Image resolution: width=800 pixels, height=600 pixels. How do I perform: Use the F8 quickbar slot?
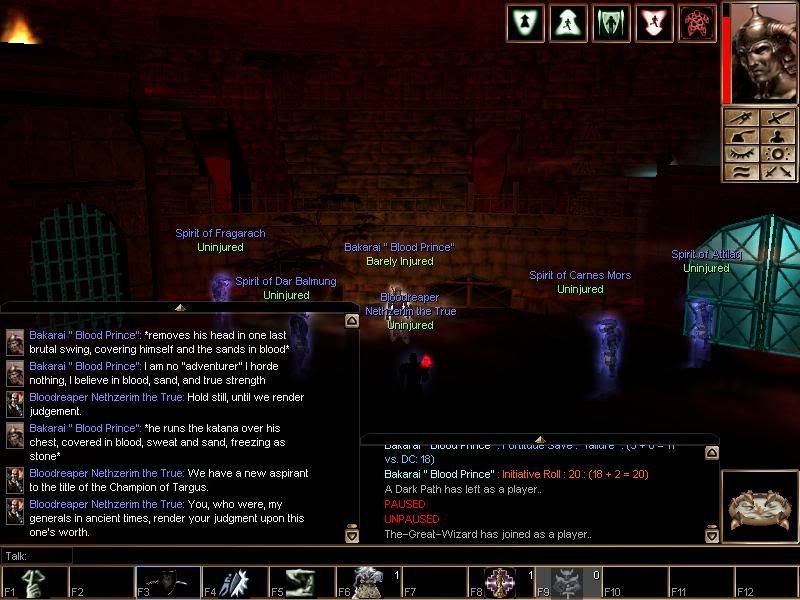point(501,582)
